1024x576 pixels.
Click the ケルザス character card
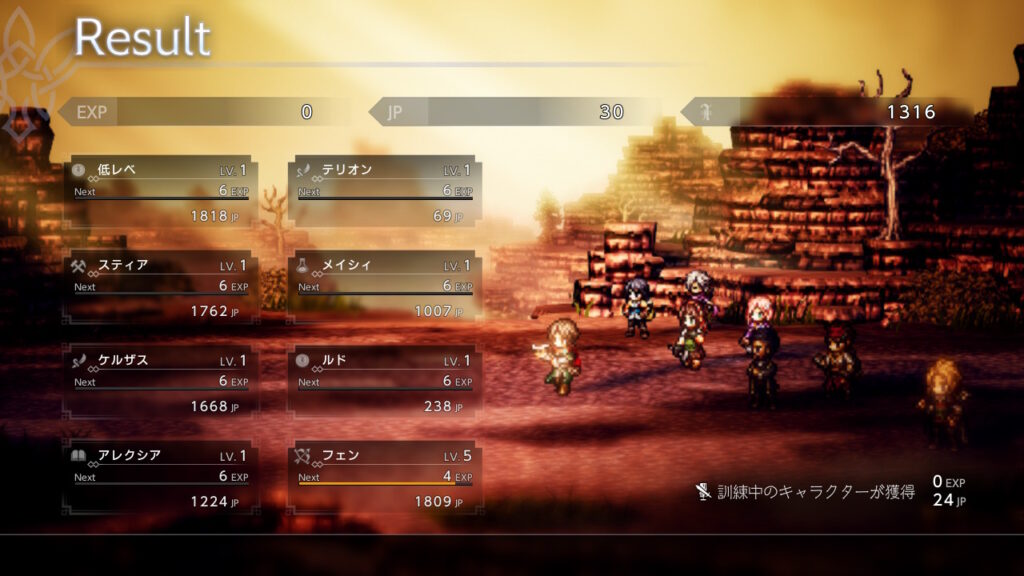pos(160,382)
